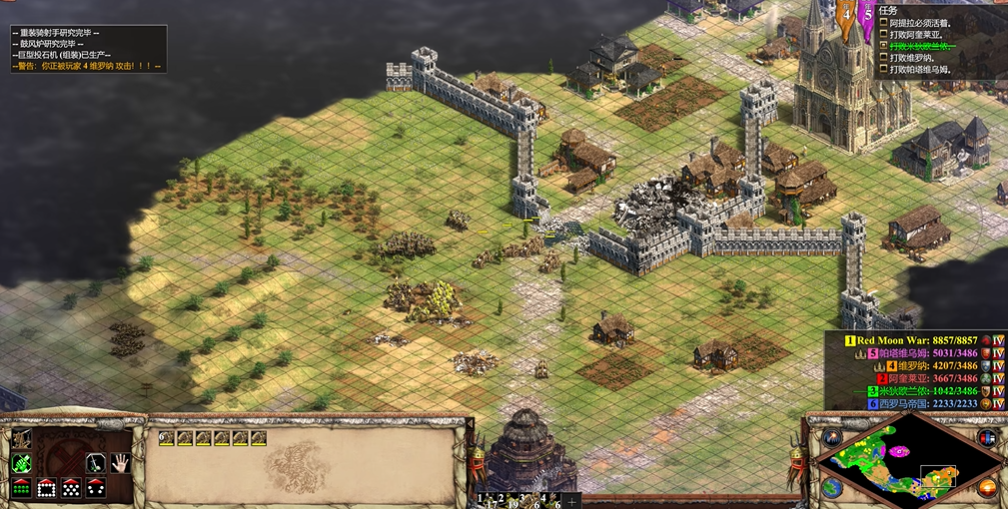Click the orange sunset button beside minimap
The height and width of the screenshot is (509, 1008).
pos(987,488)
